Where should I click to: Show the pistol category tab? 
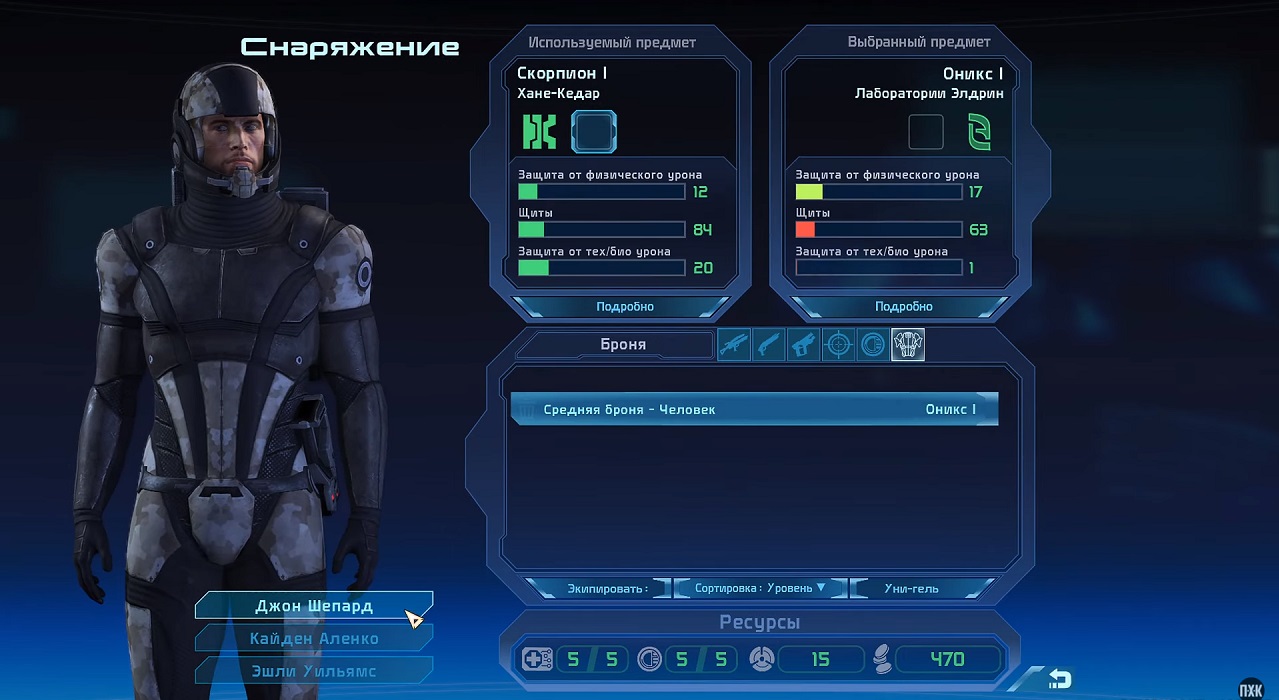pyautogui.click(x=803, y=345)
